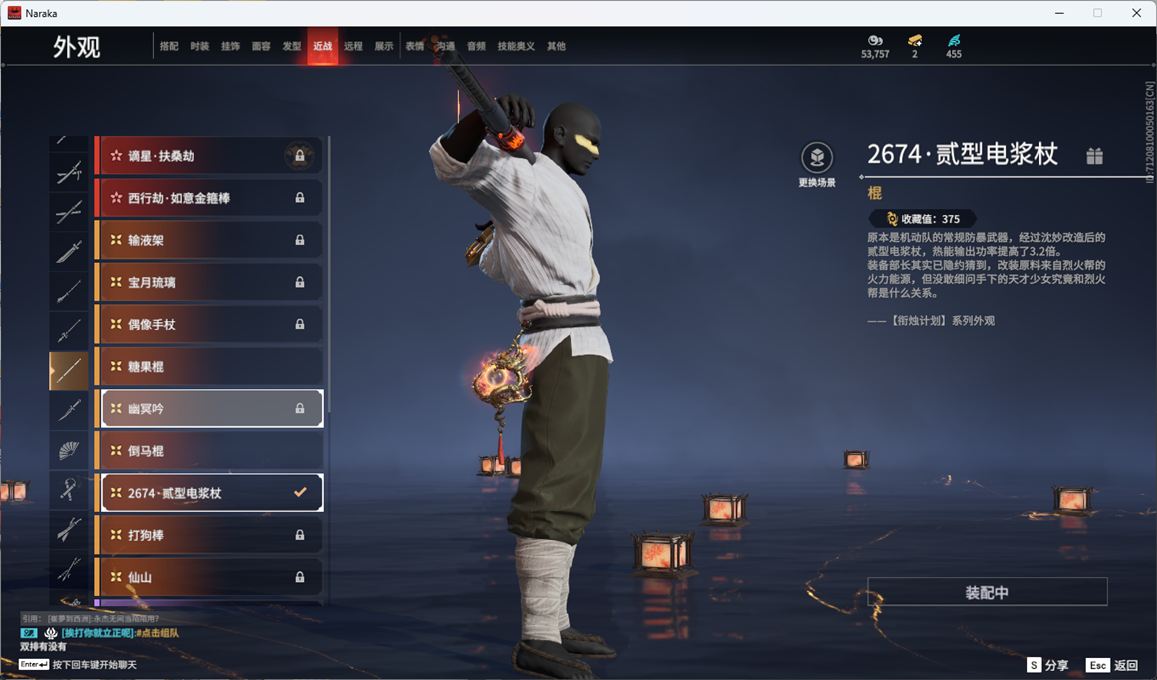The image size is (1157, 680).
Task: Select the folding fan weapon category
Action: 69,451
